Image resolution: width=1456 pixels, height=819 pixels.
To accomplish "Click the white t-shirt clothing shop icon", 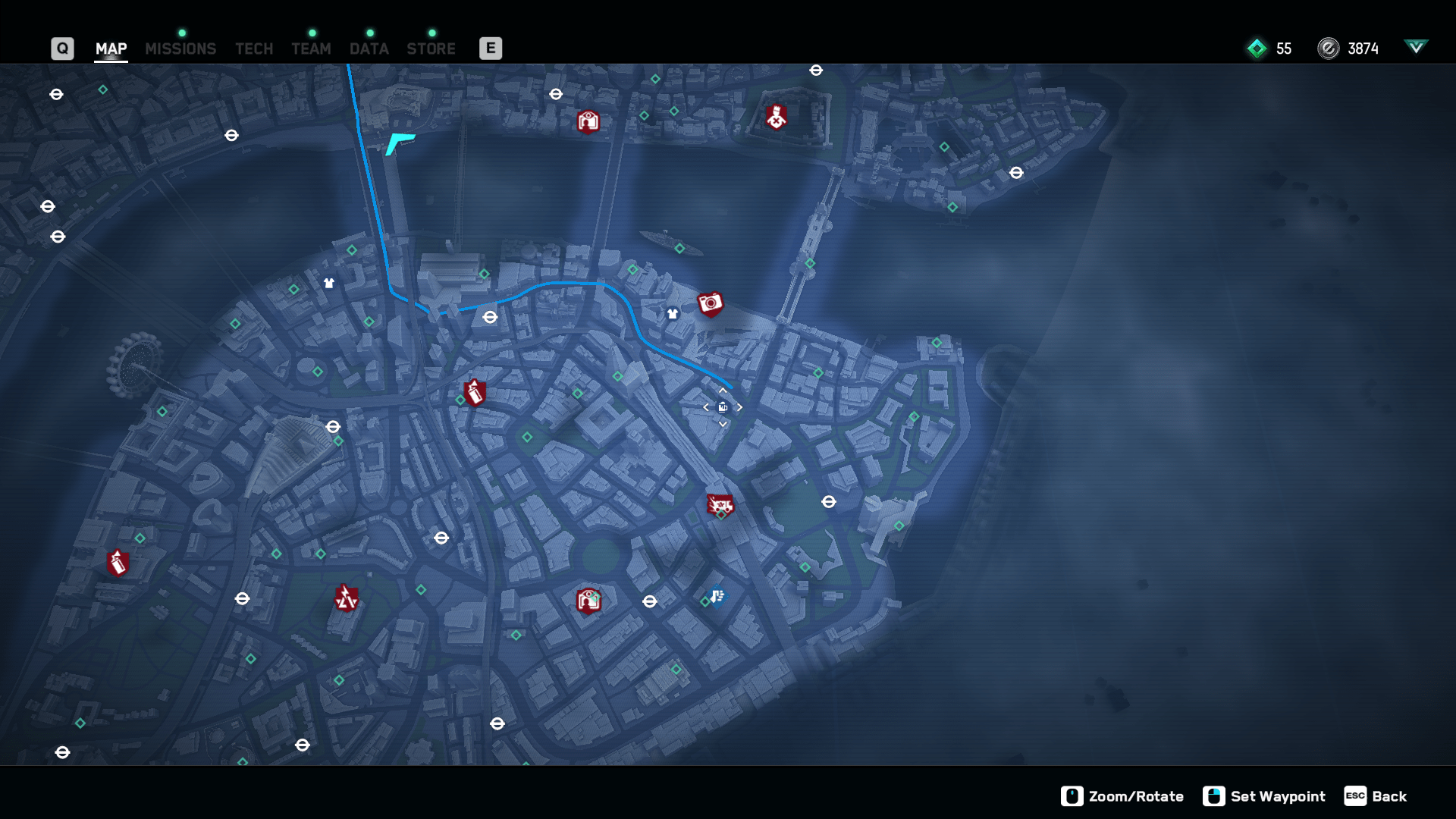I will coord(672,312).
